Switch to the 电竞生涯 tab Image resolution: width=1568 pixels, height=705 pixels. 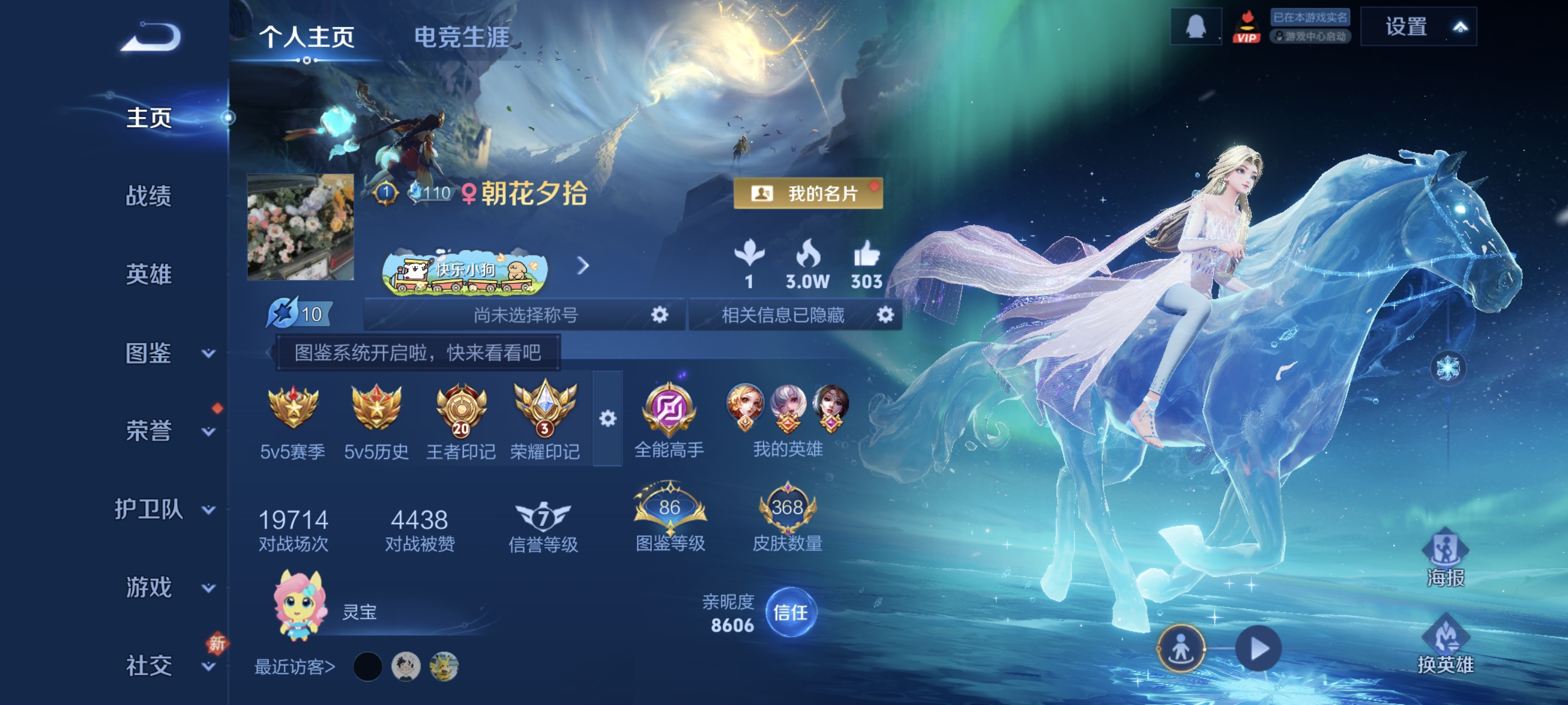[x=463, y=36]
